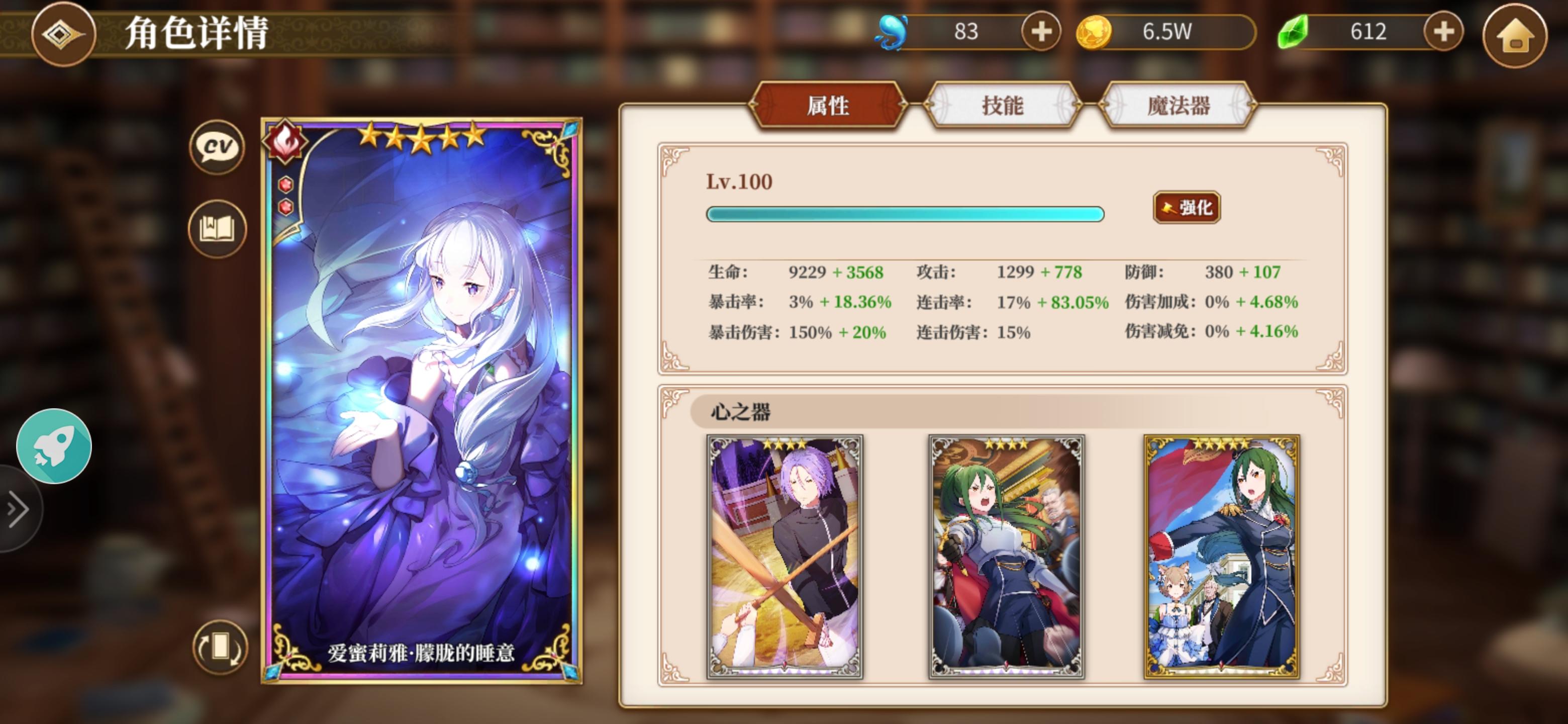Click the rocket speed-up floating icon
The height and width of the screenshot is (724, 1568).
(54, 447)
